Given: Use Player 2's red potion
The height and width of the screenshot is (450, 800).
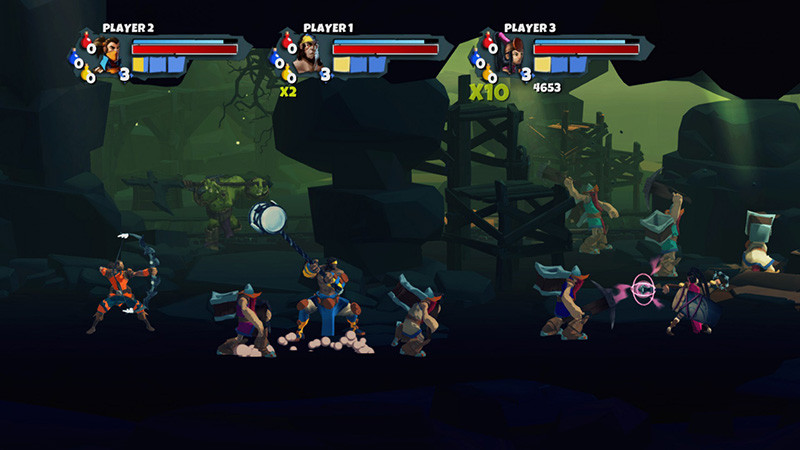Looking at the screenshot, I should pyautogui.click(x=87, y=41).
